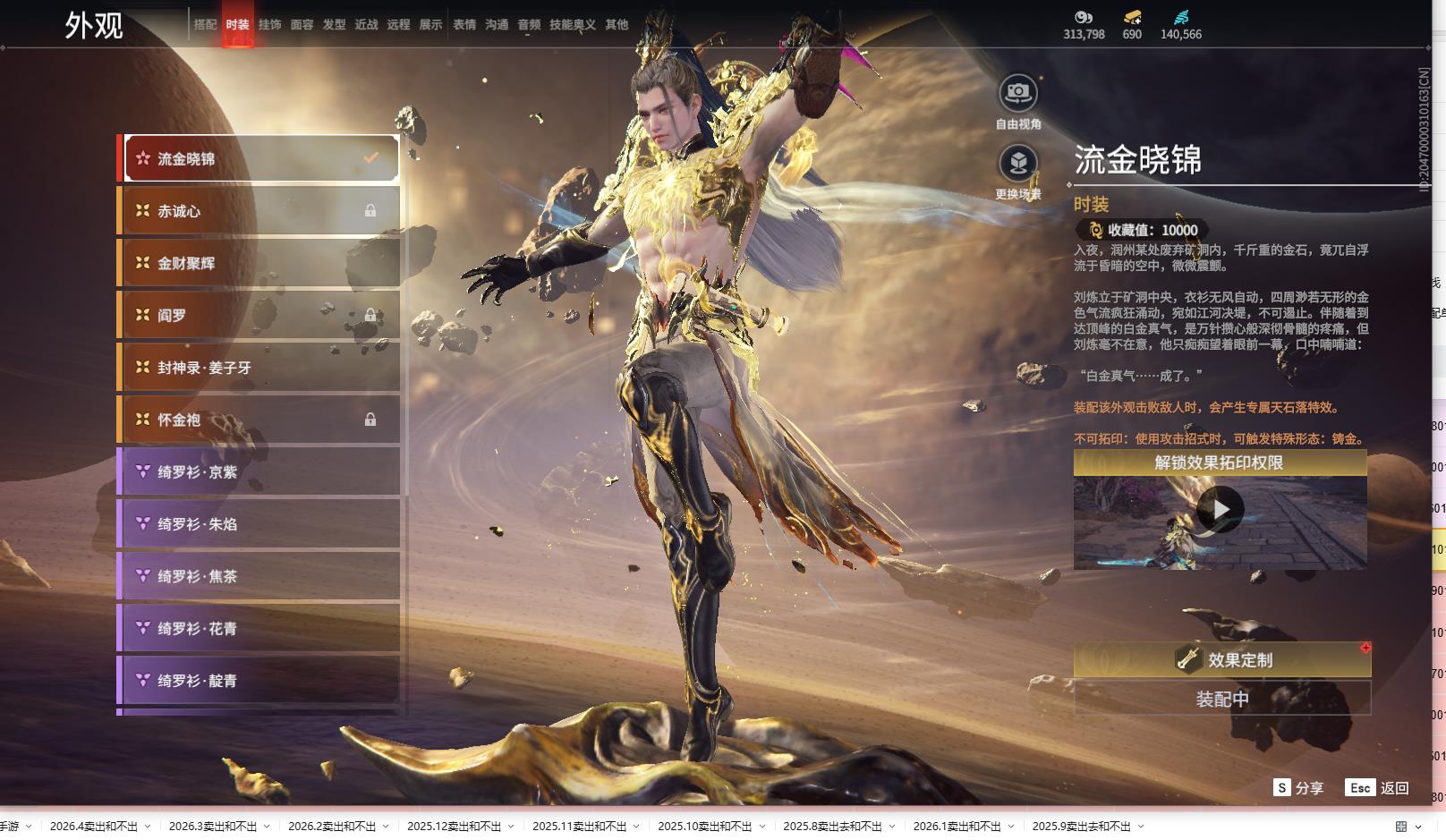Screen dimensions: 1446x840
Task: Open the 面容 category tab
Action: coord(302,25)
